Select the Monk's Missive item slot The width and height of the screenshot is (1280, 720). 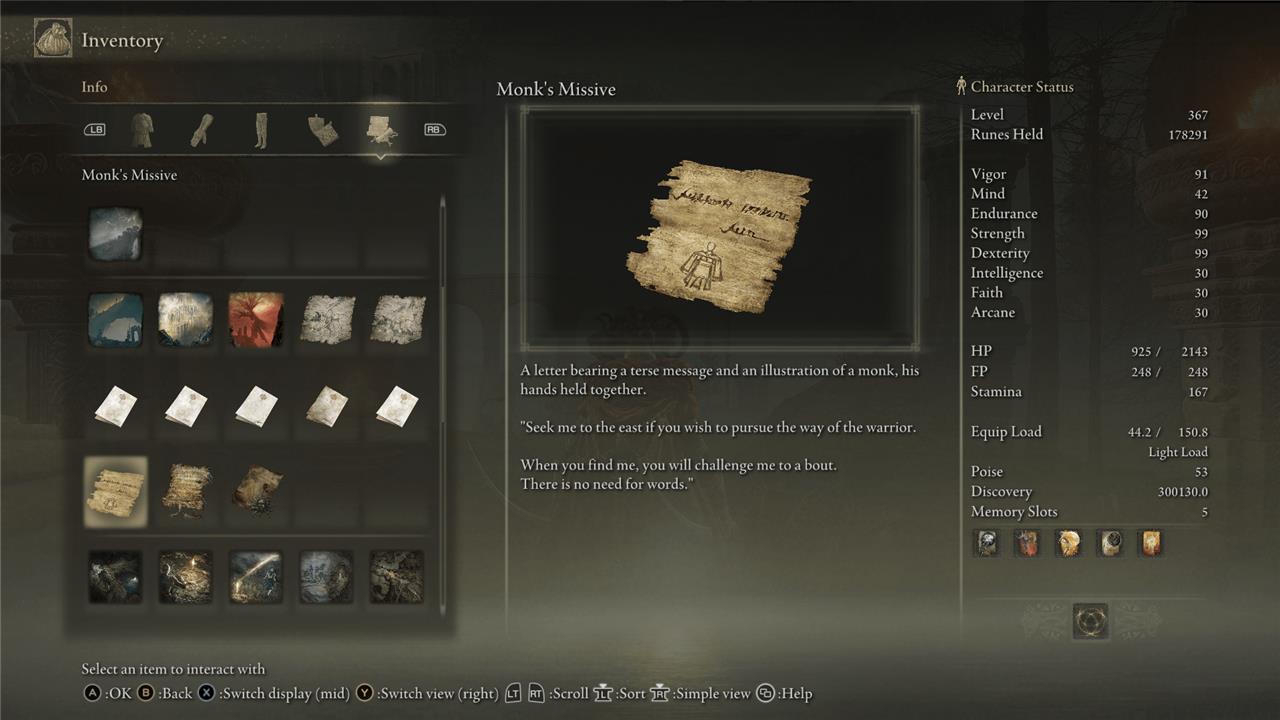116,491
